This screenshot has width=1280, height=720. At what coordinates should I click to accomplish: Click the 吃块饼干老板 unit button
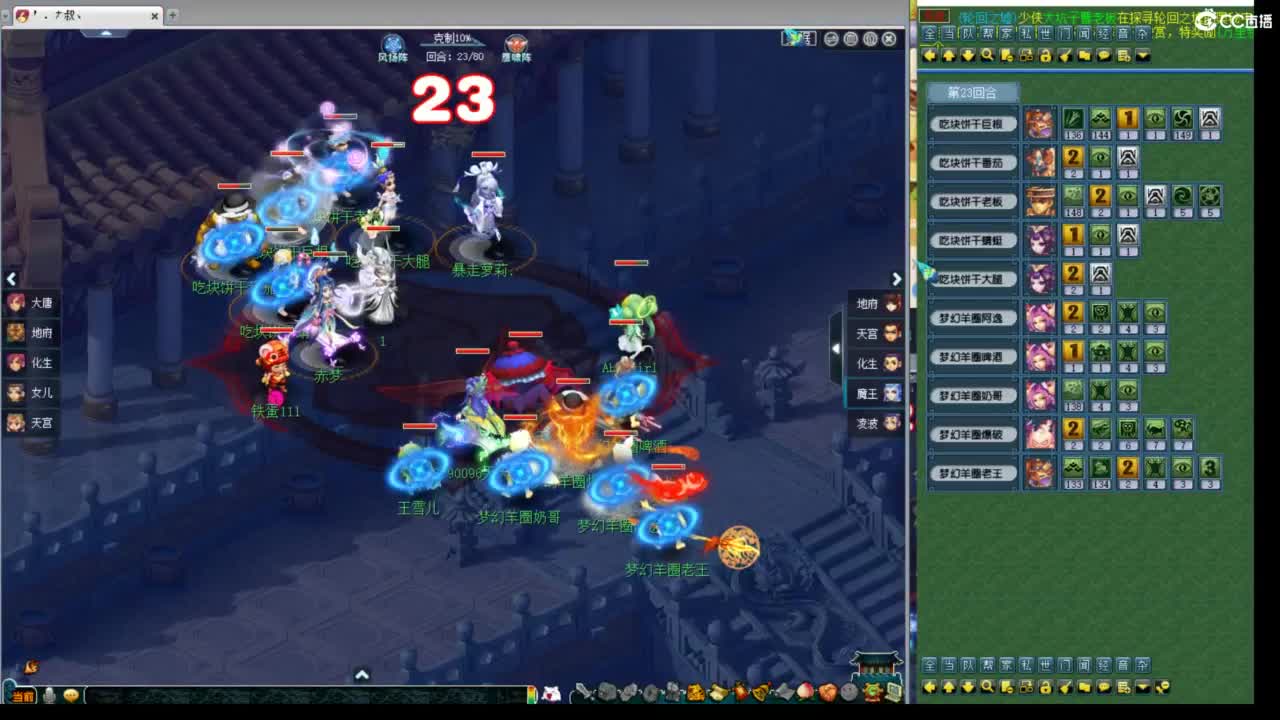972,201
